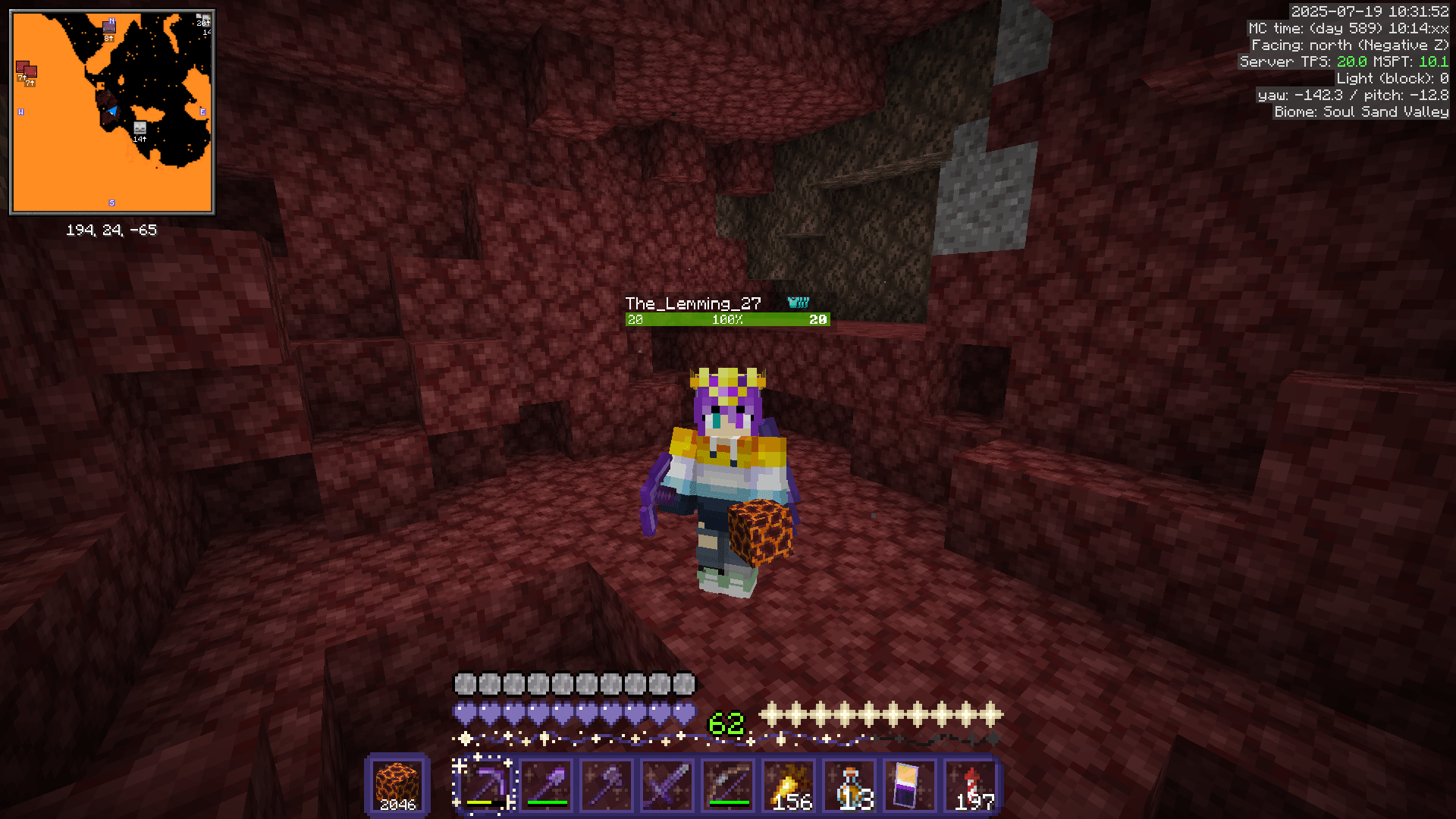Click the ghast marker labeled 14 on minimap
Image resolution: width=1456 pixels, height=819 pixels.
click(x=139, y=127)
